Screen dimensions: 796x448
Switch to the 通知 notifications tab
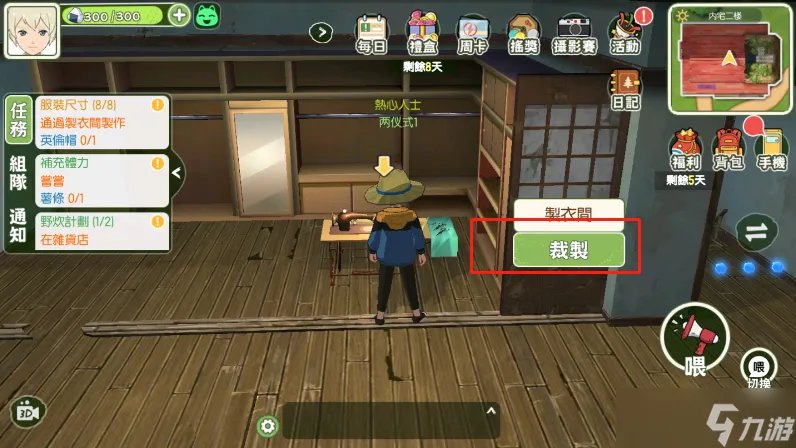click(17, 230)
